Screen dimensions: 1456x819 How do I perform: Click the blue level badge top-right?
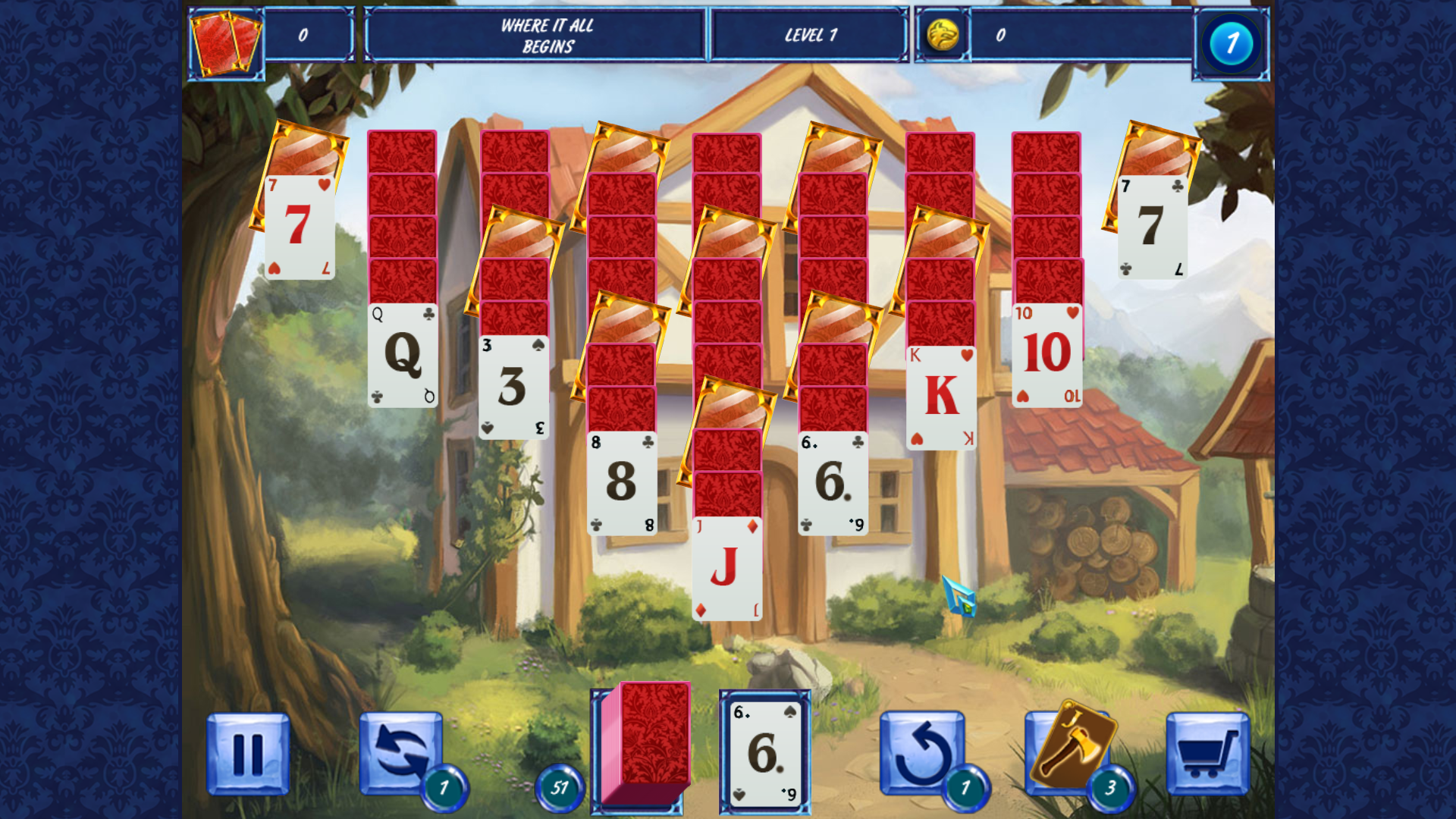[x=1230, y=43]
